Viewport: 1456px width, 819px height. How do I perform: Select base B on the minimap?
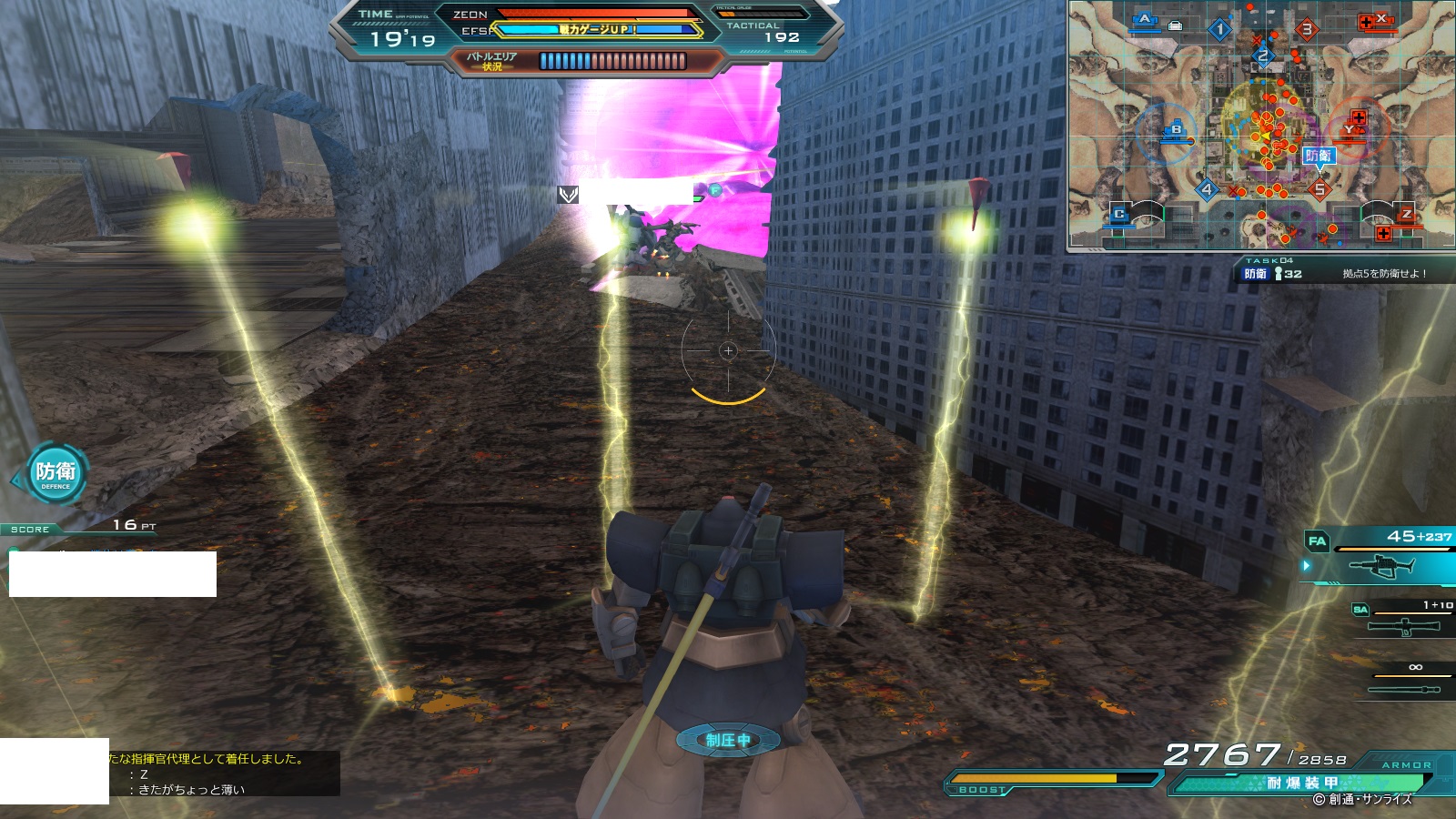pos(1176,129)
